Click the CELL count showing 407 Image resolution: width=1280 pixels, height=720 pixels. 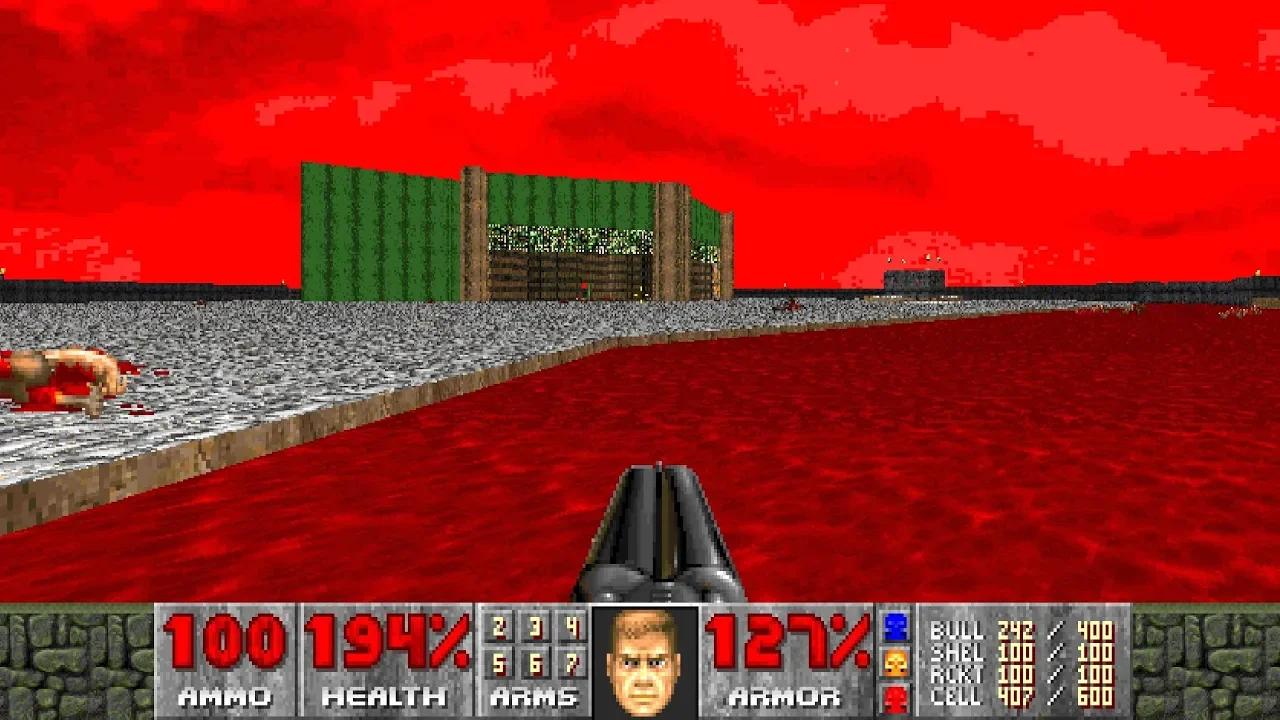click(x=1015, y=696)
